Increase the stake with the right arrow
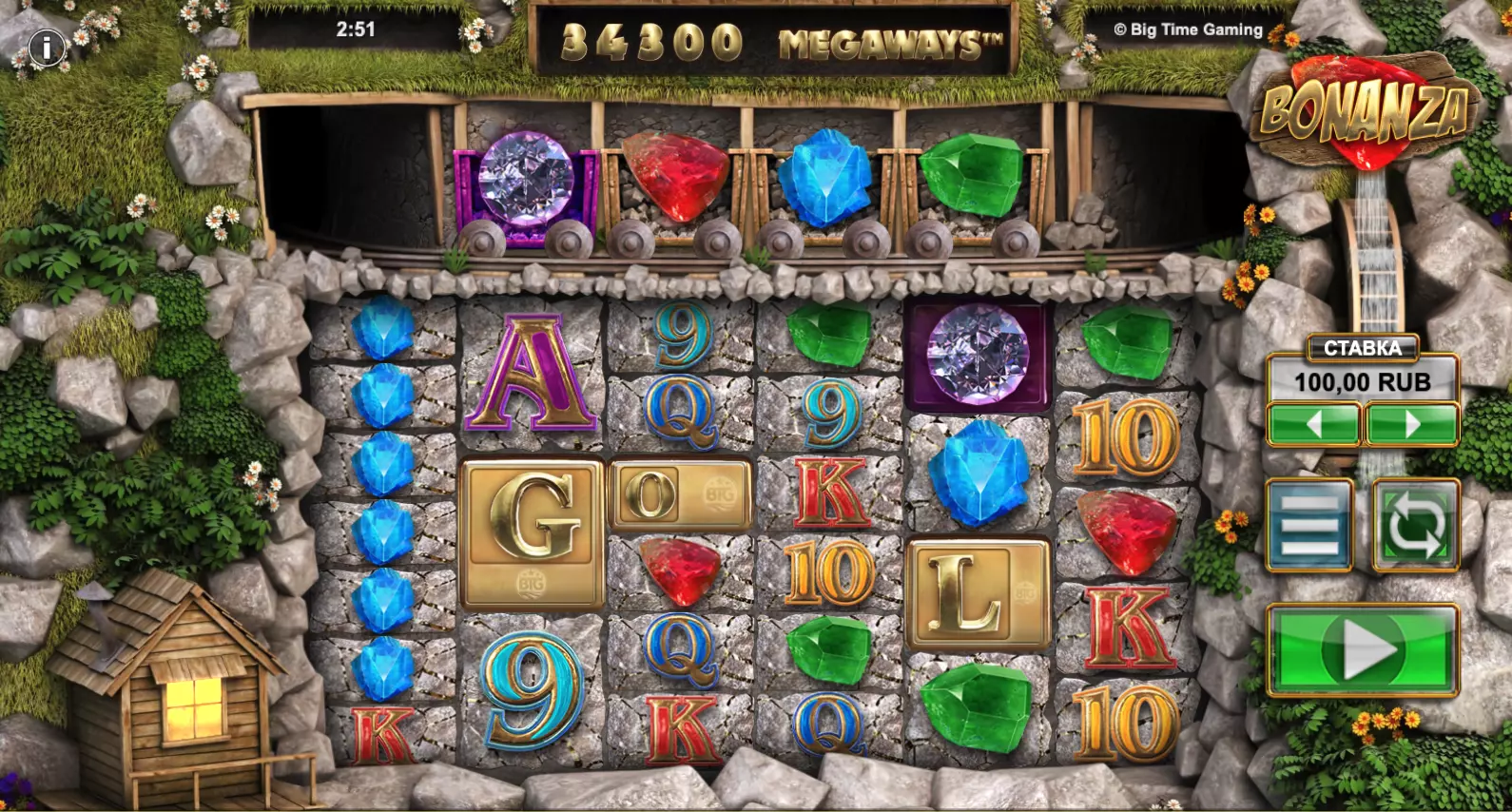Image resolution: width=1512 pixels, height=812 pixels. click(1412, 424)
